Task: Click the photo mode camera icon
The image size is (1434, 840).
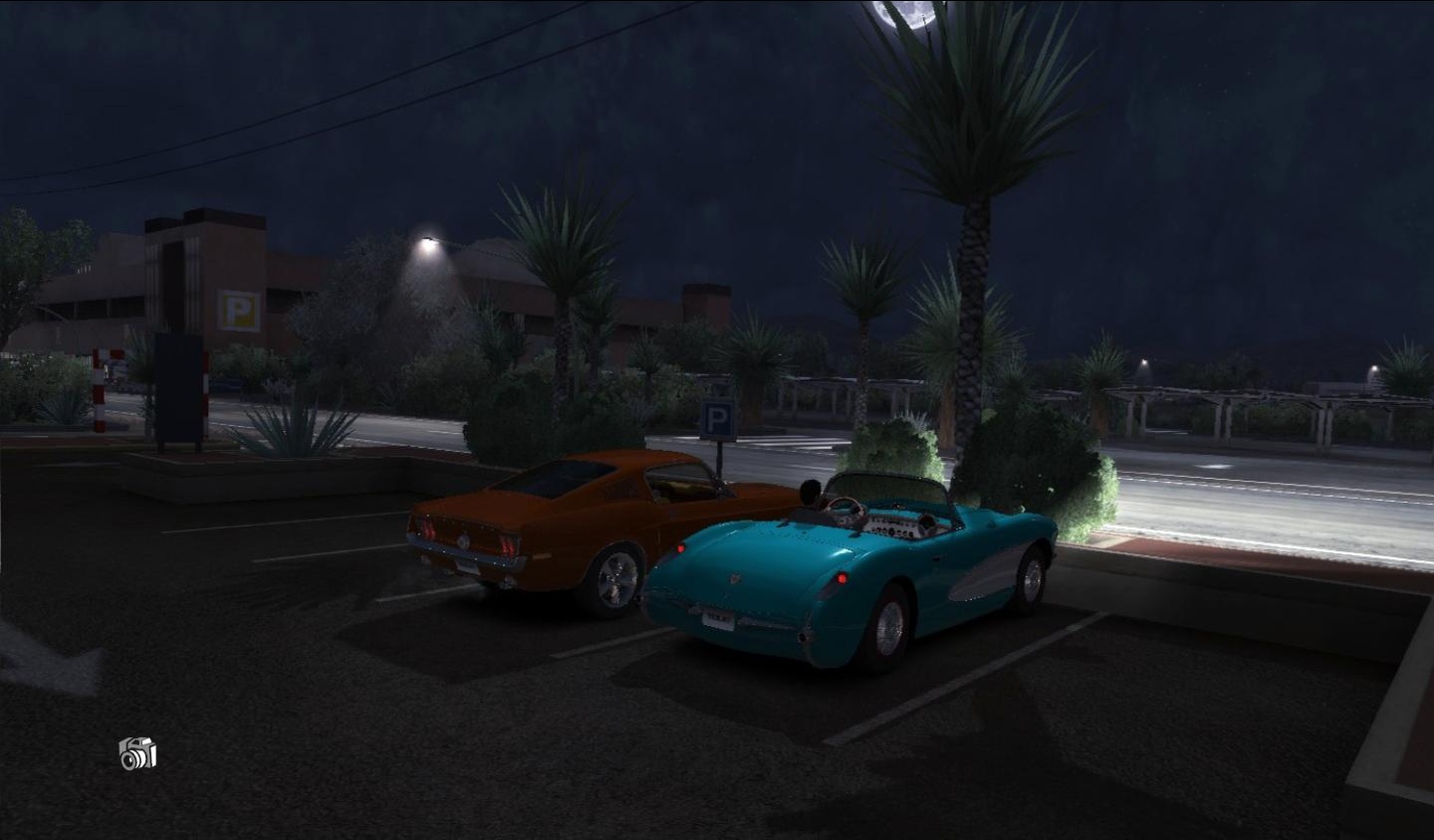Action: pos(137,753)
